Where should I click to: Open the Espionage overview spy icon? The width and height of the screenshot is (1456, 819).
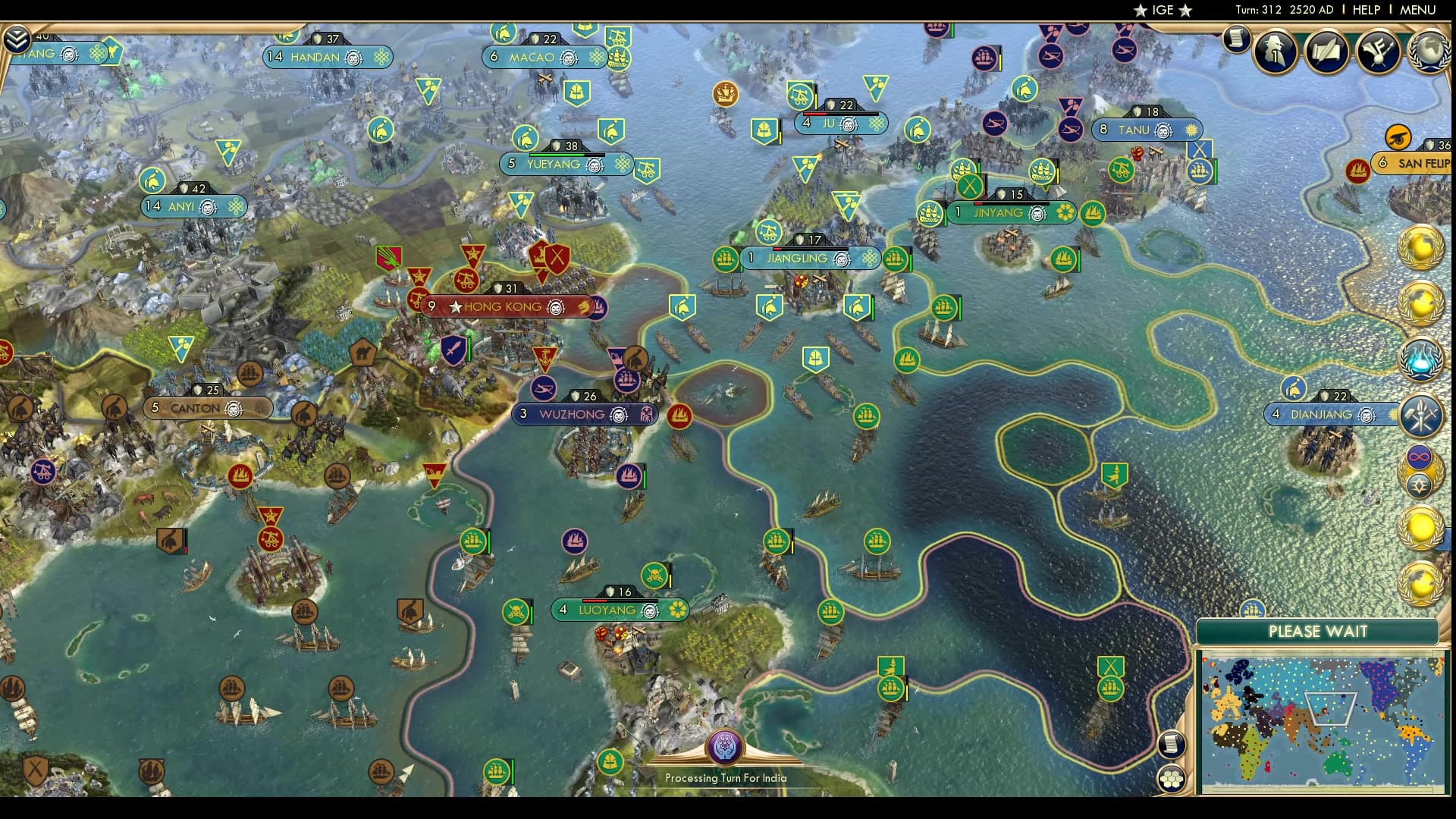1274,53
